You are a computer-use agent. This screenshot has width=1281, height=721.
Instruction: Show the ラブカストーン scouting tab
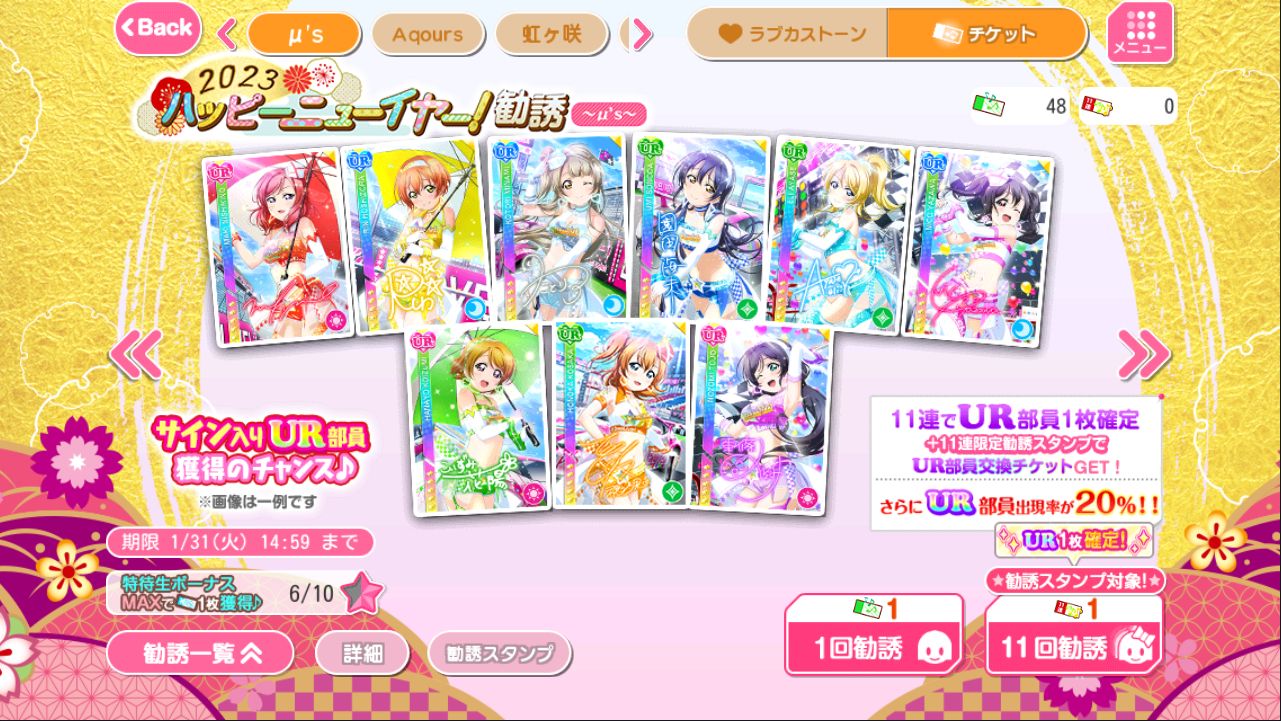[787, 34]
